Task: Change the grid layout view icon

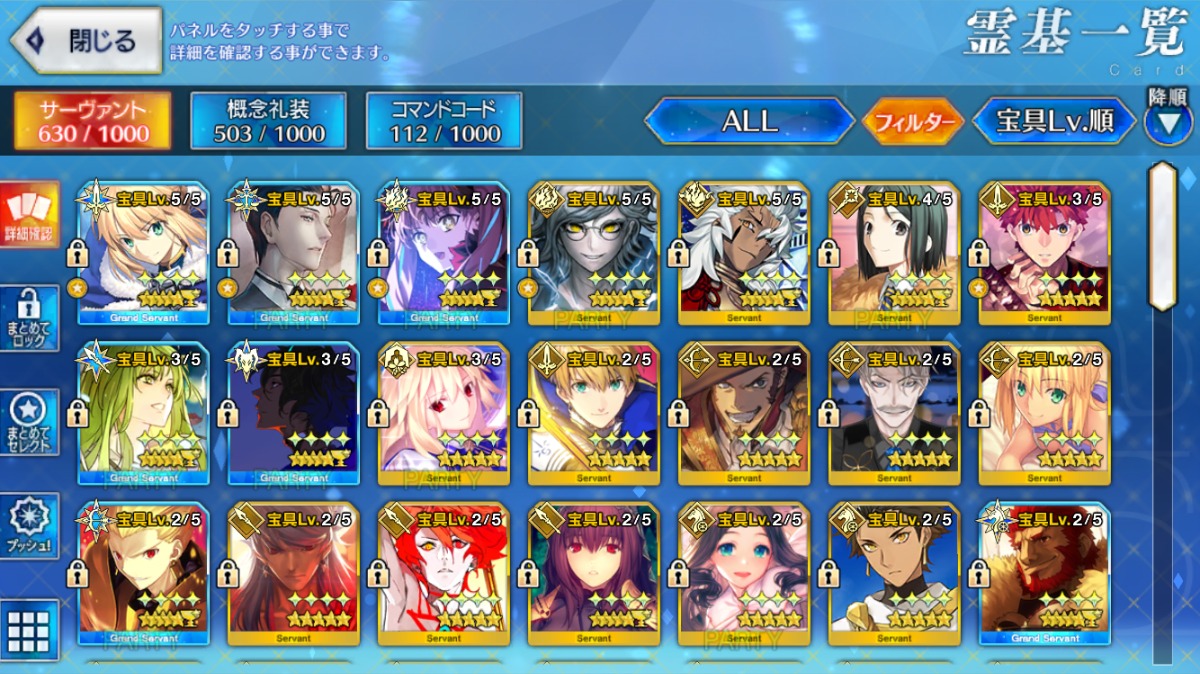Action: click(29, 630)
